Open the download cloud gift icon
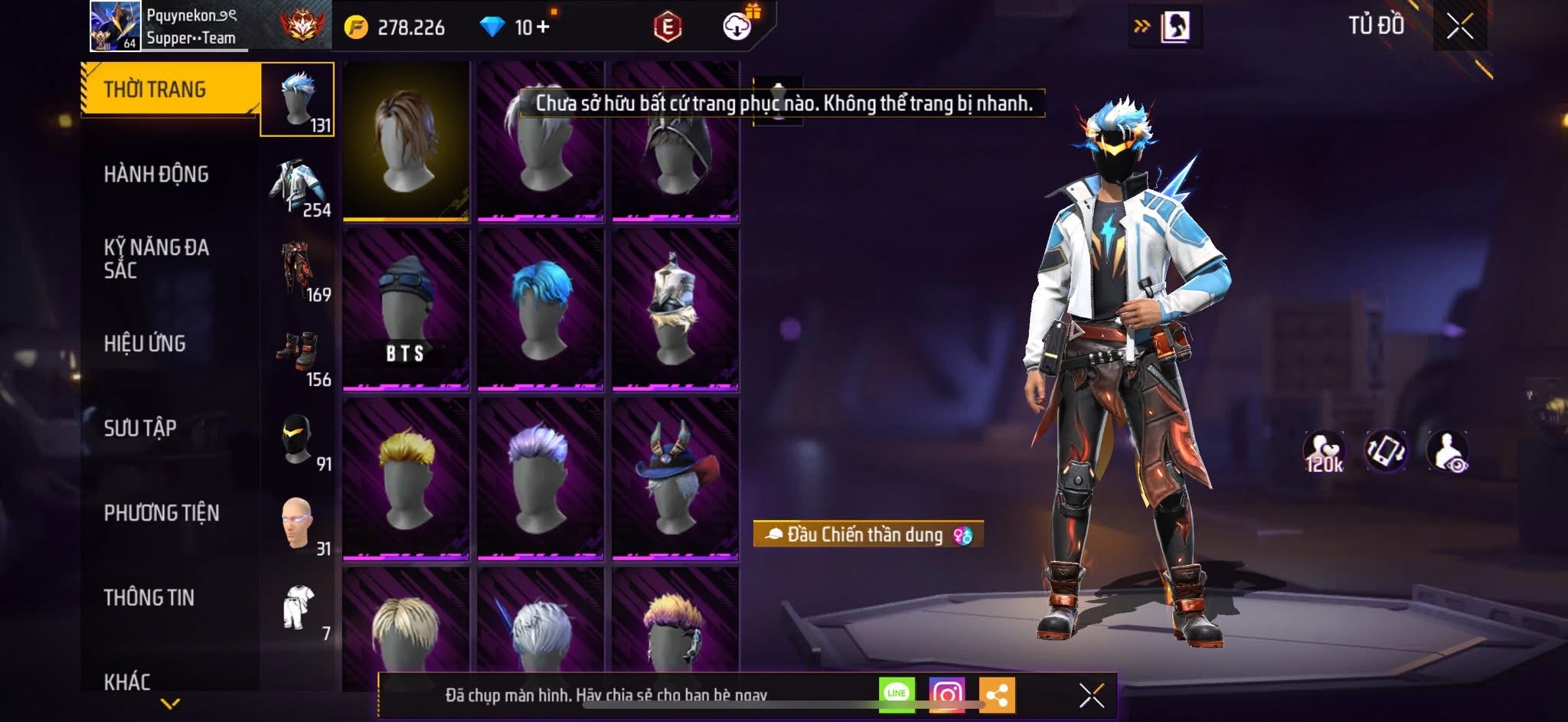Viewport: 1568px width, 722px height. 738,26
